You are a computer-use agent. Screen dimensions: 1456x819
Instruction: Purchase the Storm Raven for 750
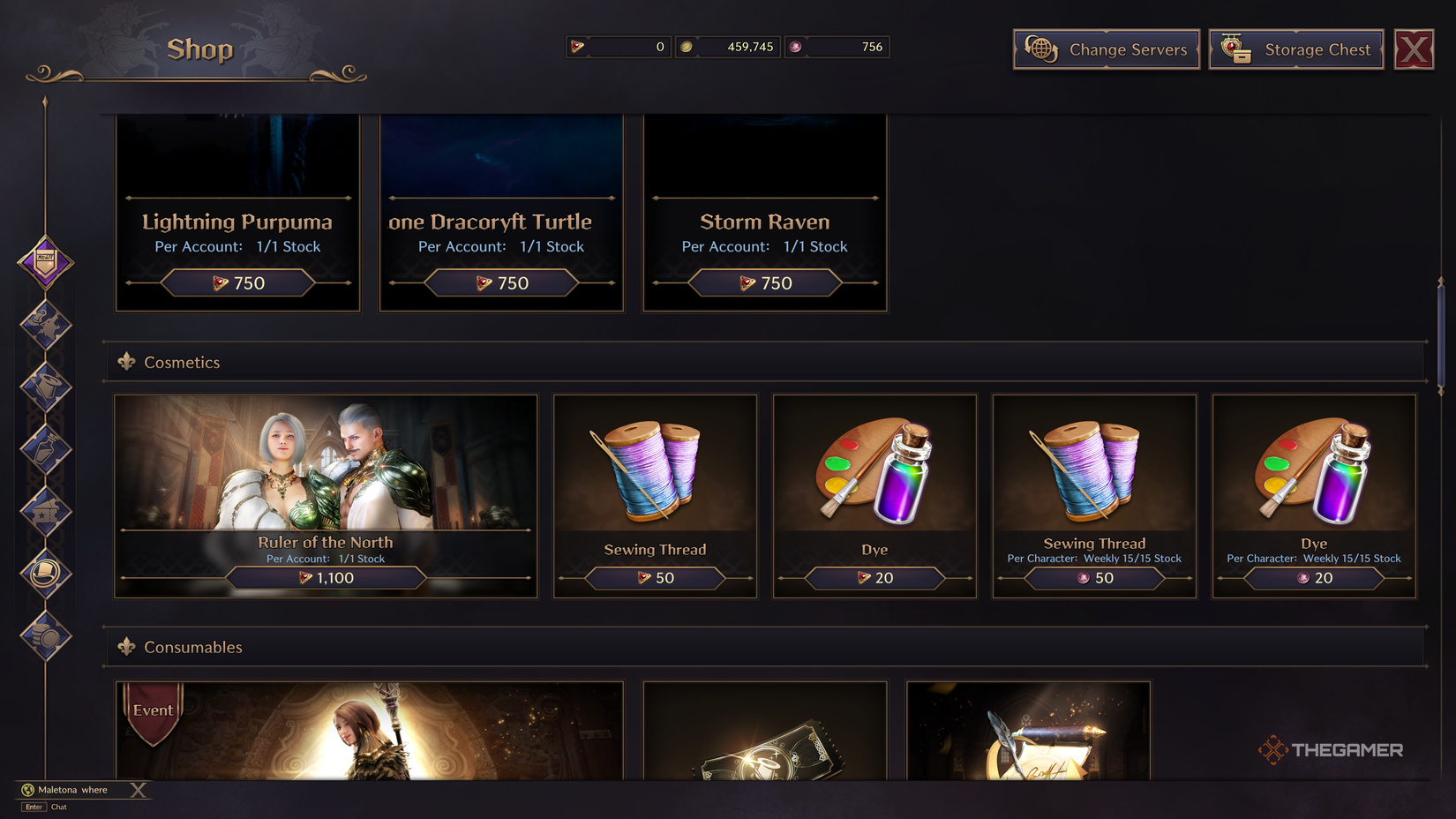coord(764,282)
